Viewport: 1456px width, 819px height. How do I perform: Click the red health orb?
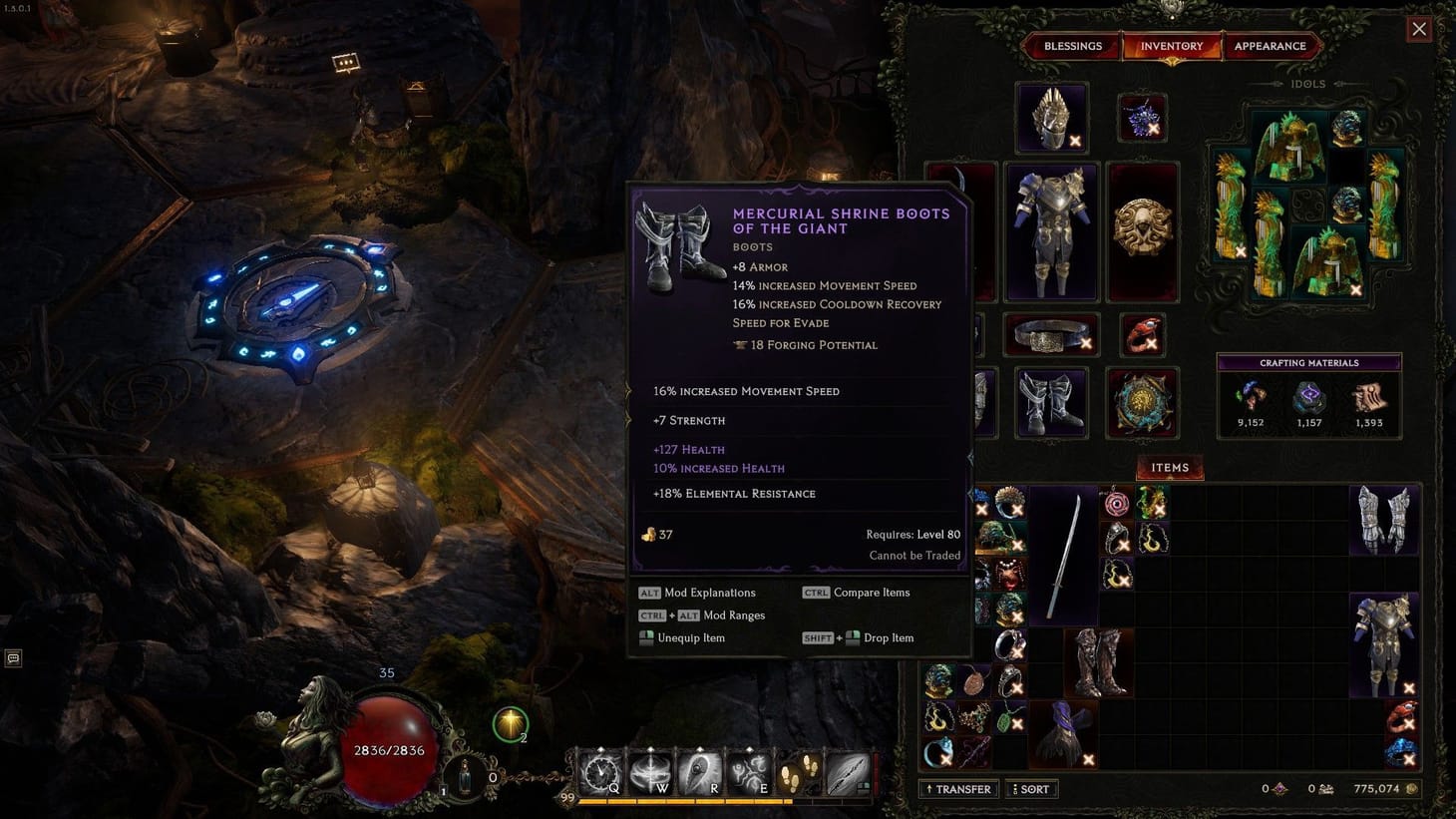387,746
